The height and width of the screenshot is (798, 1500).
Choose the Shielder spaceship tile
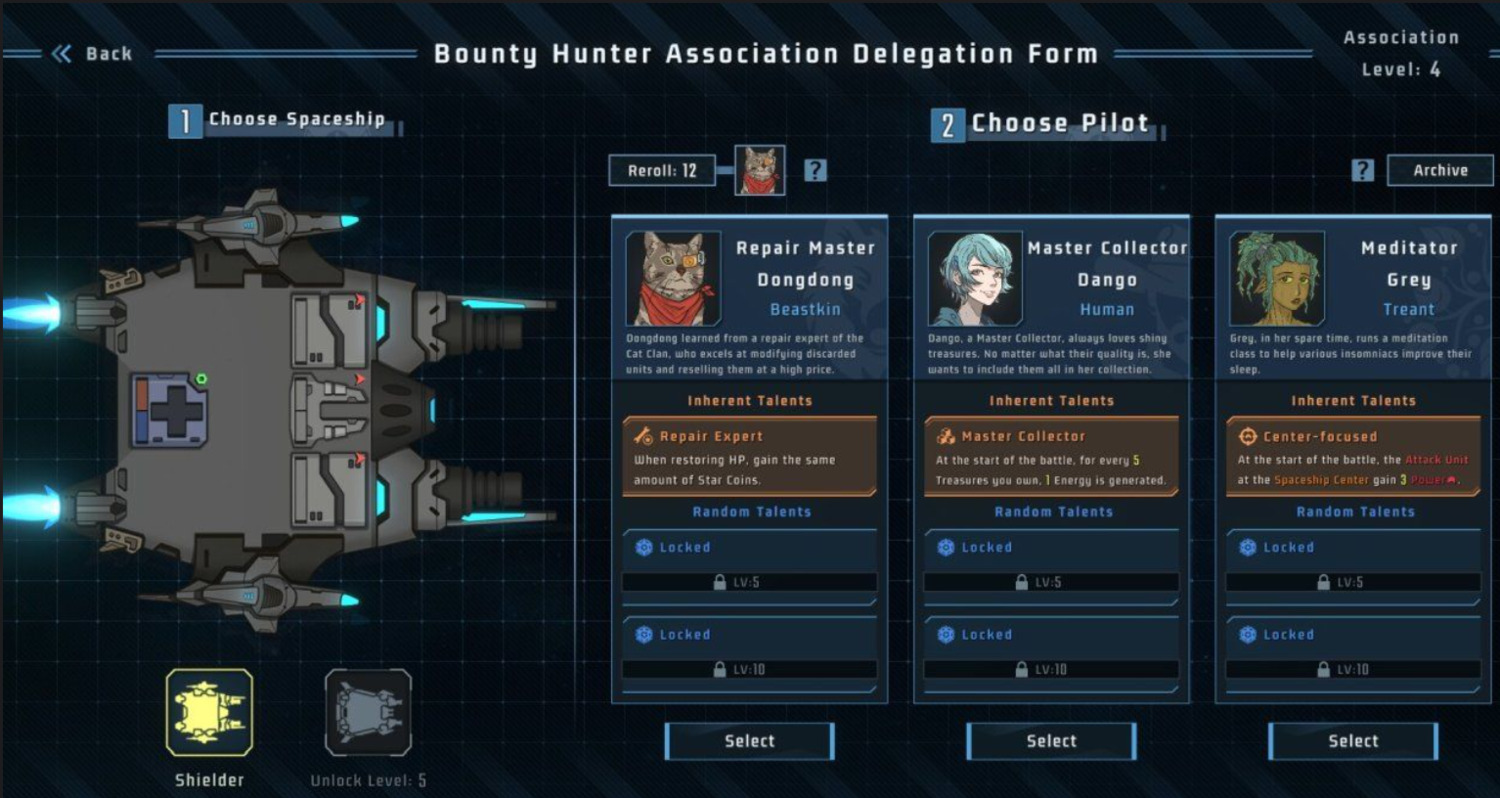[209, 712]
